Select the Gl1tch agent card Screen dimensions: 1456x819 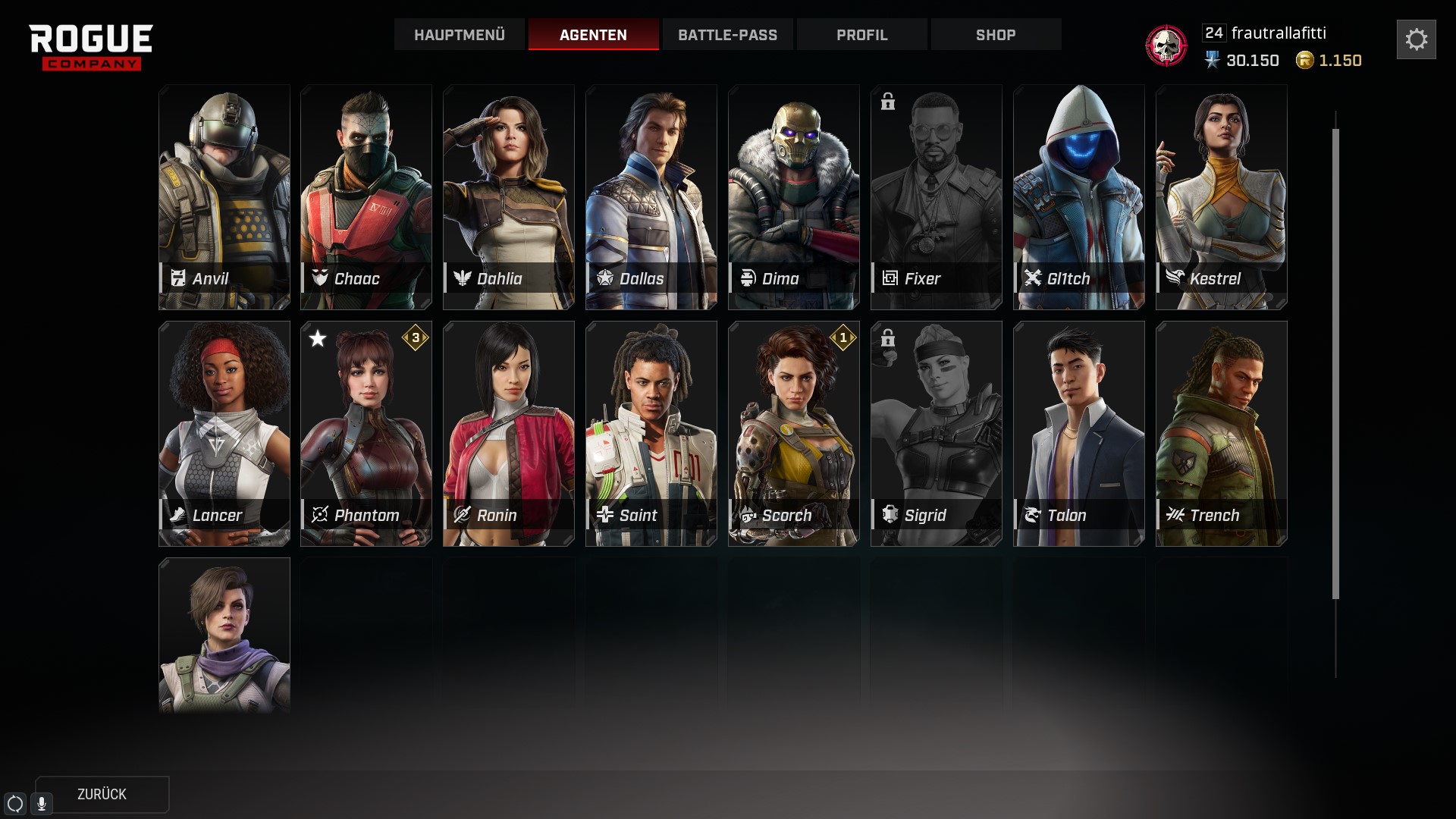(1079, 196)
